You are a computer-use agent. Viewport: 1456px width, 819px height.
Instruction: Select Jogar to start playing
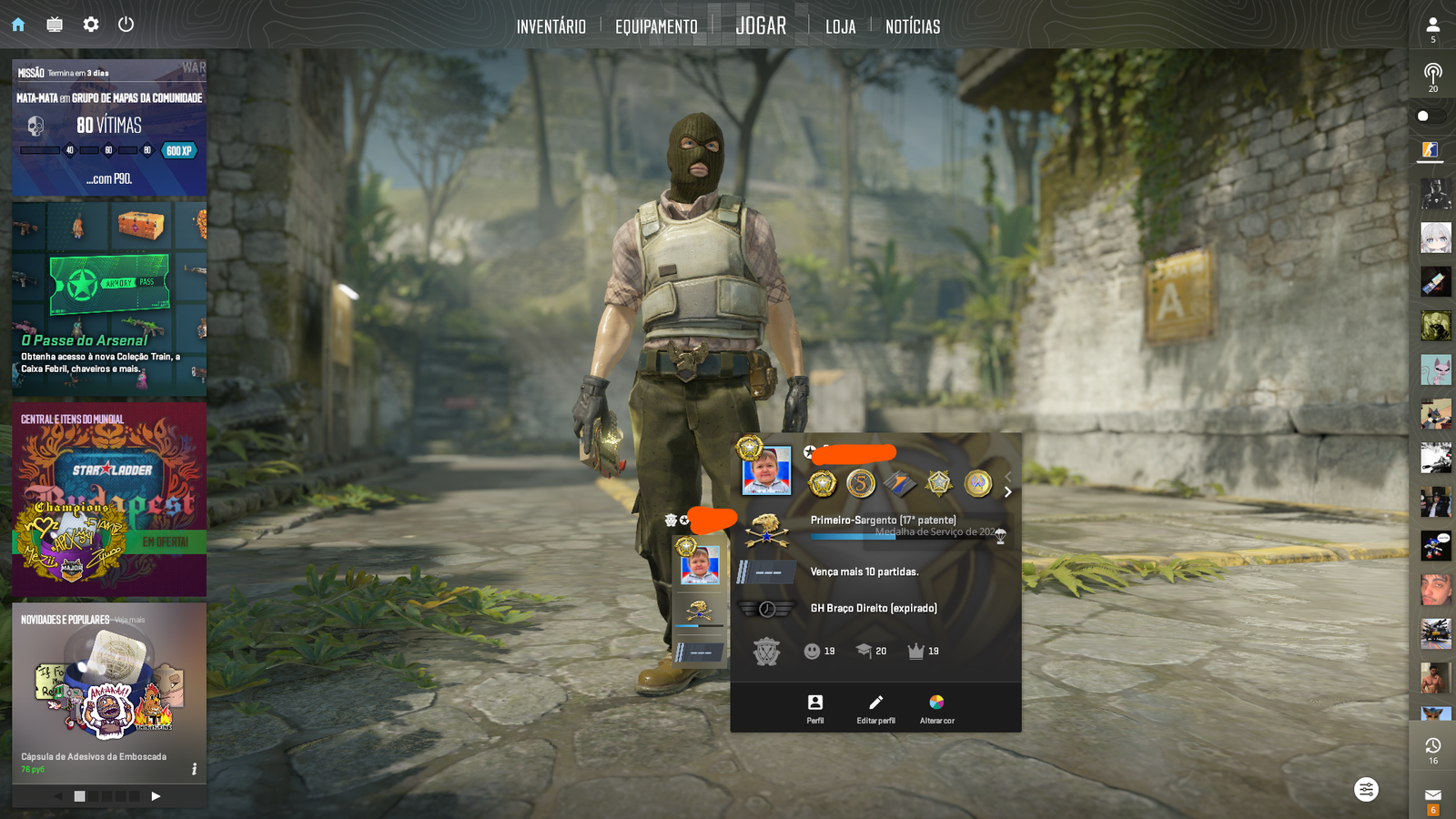tap(761, 25)
